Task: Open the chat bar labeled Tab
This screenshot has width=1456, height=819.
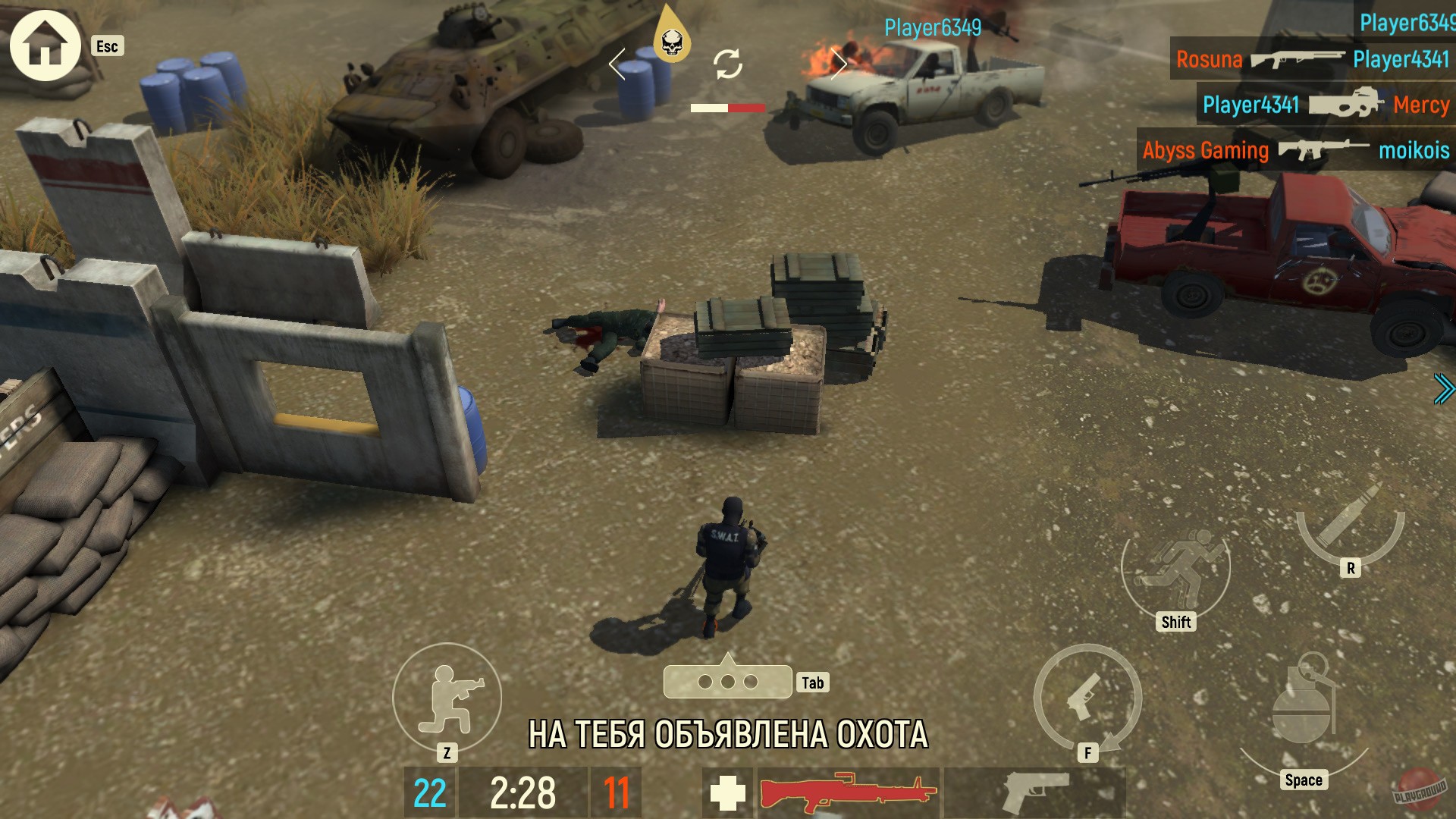Action: (x=728, y=680)
